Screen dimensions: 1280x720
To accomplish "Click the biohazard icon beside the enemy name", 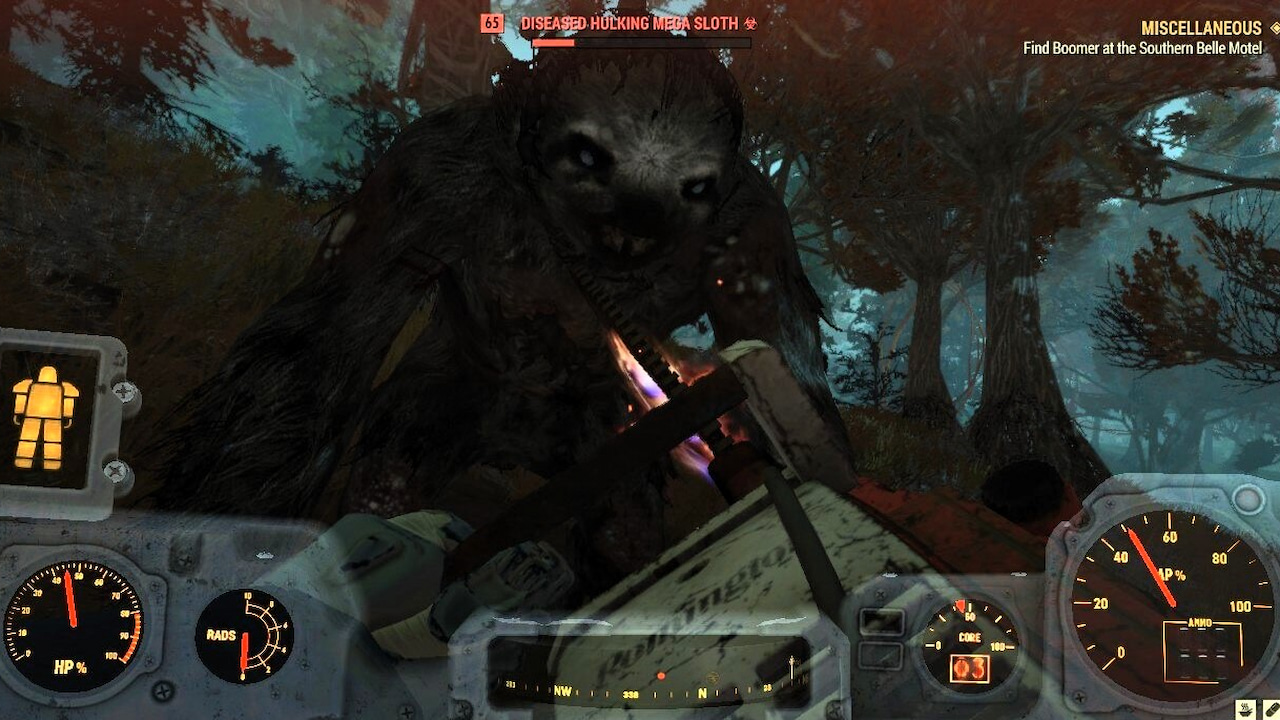I will 752,24.
